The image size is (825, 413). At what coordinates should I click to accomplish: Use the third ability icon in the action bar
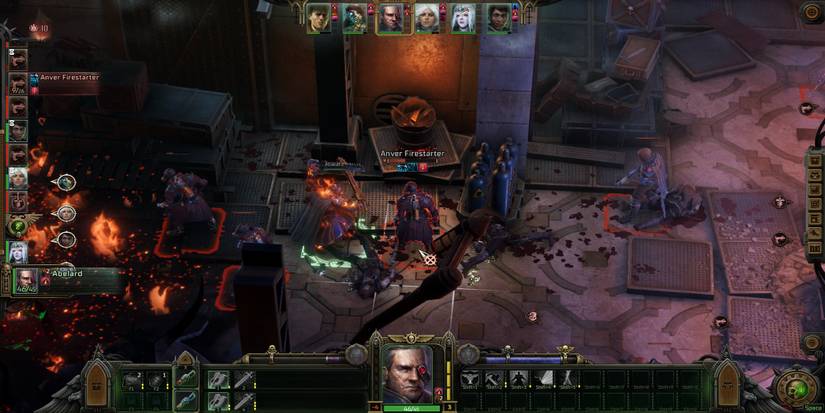[x=518, y=378]
